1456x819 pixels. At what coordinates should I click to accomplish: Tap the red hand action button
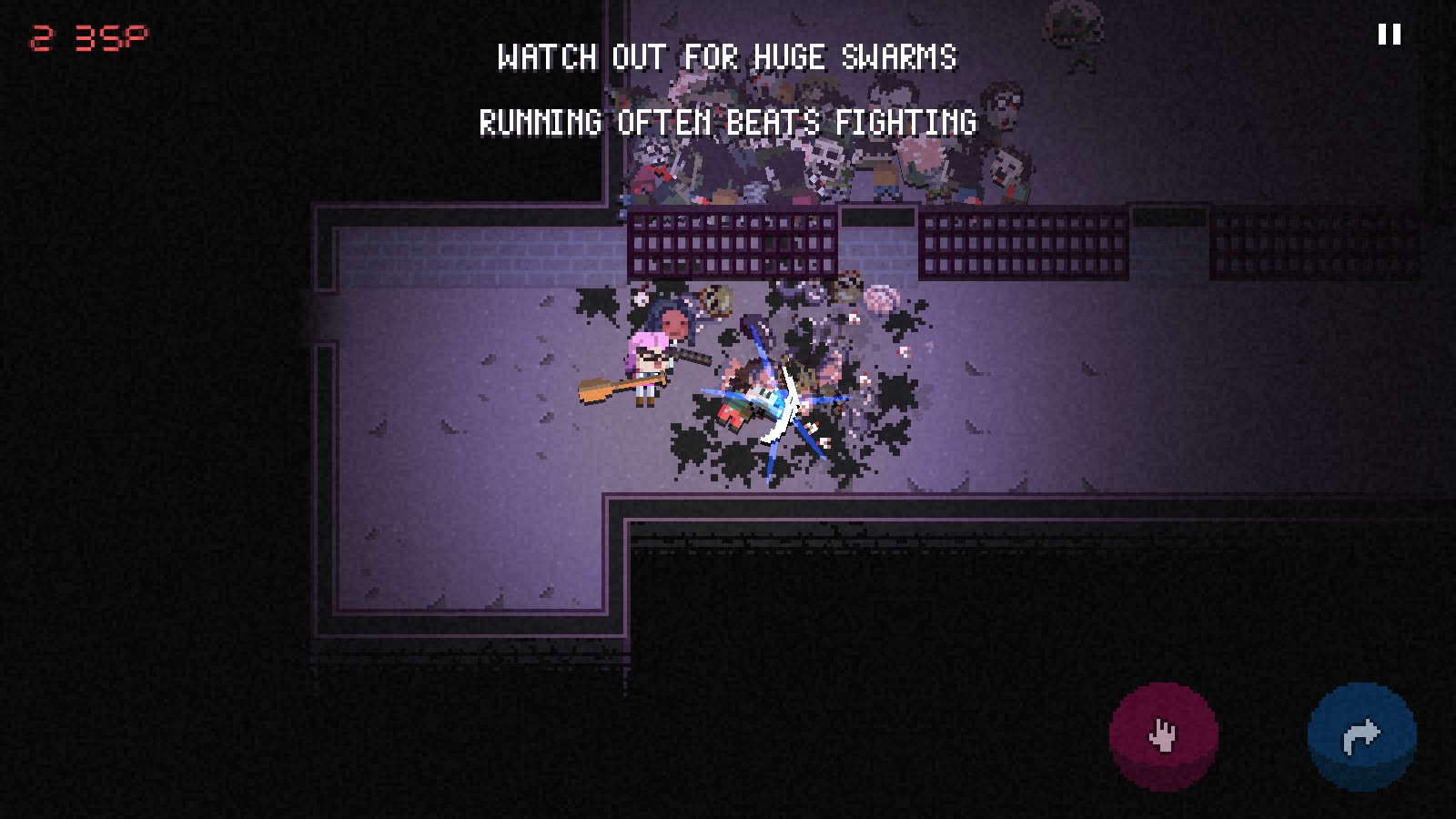pos(1163,735)
